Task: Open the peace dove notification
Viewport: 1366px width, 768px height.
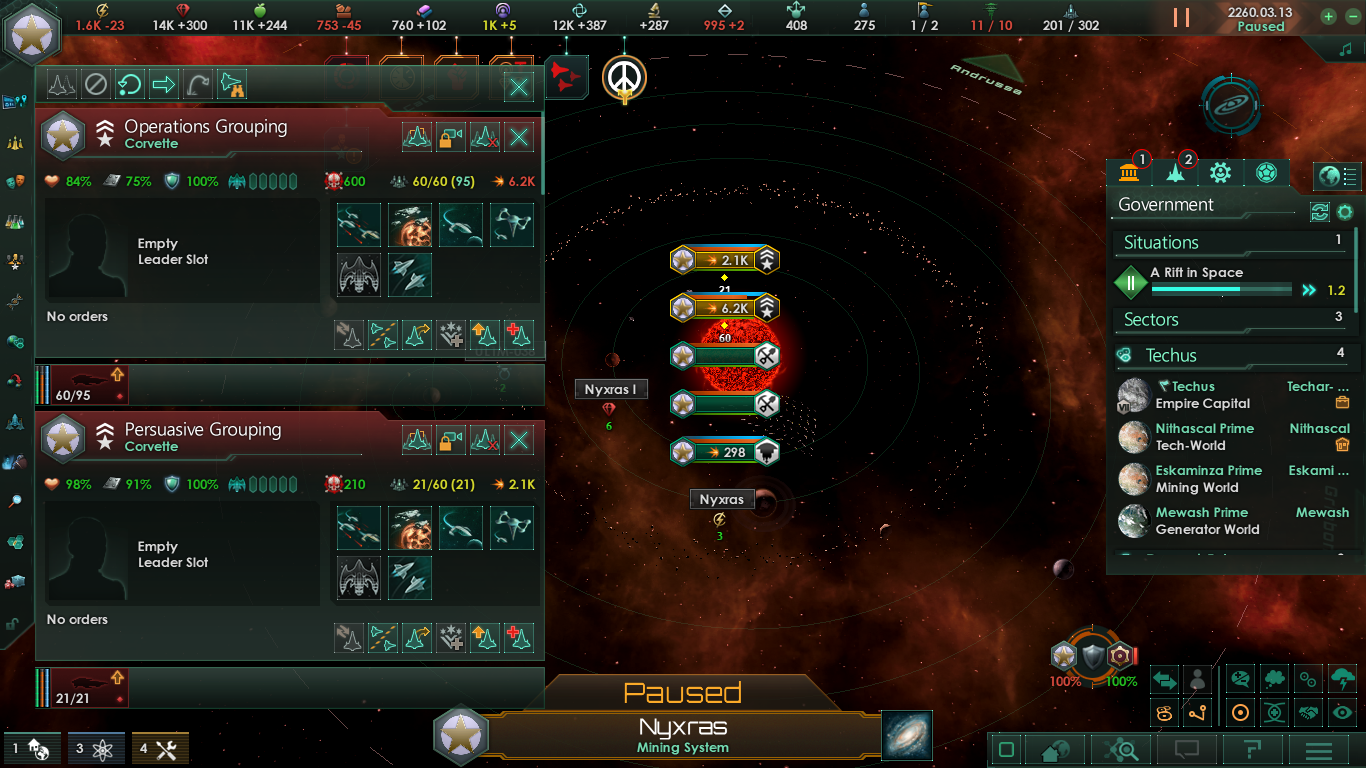Action: [625, 77]
